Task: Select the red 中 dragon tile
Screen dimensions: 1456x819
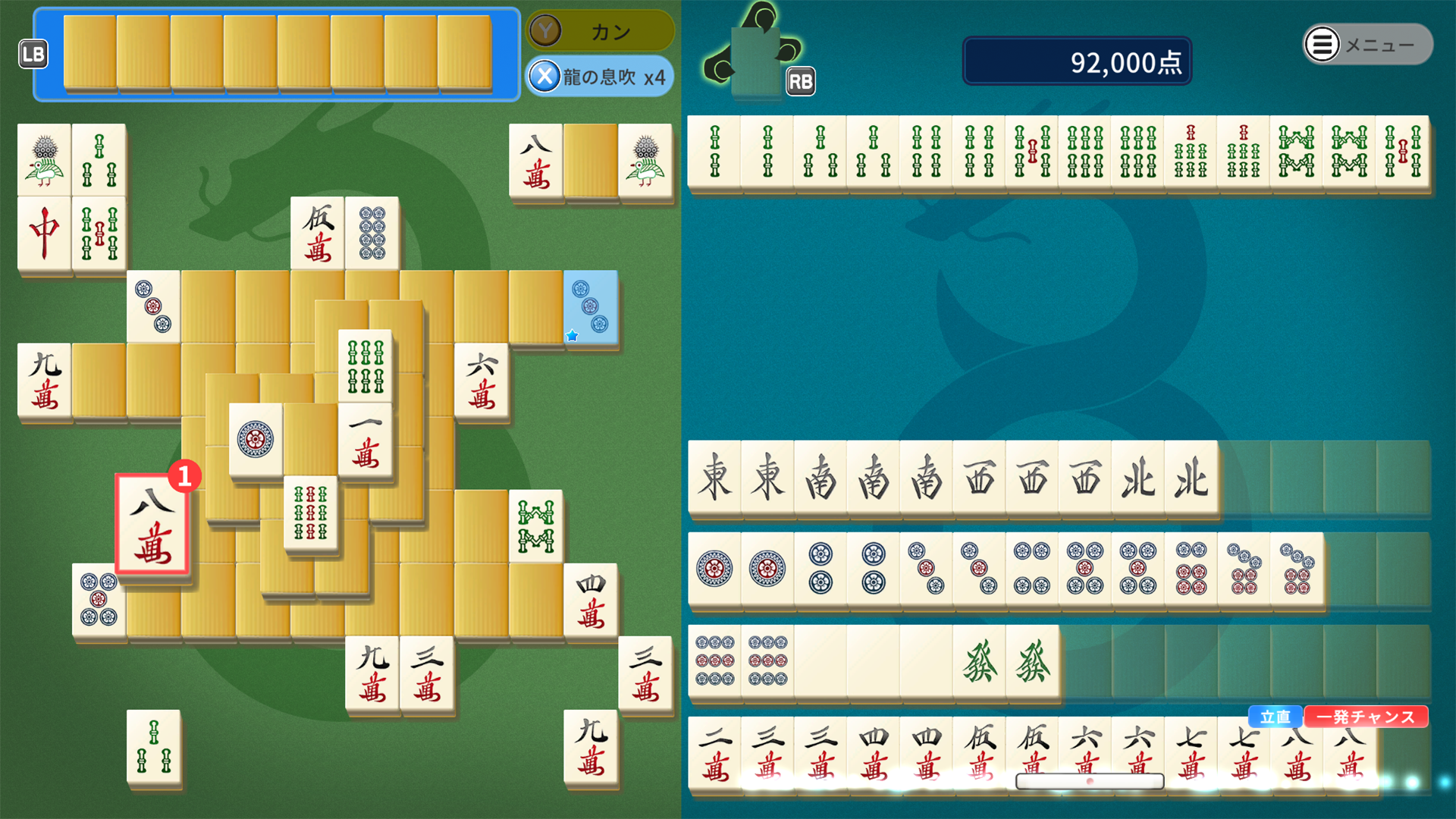Action: 44,234
